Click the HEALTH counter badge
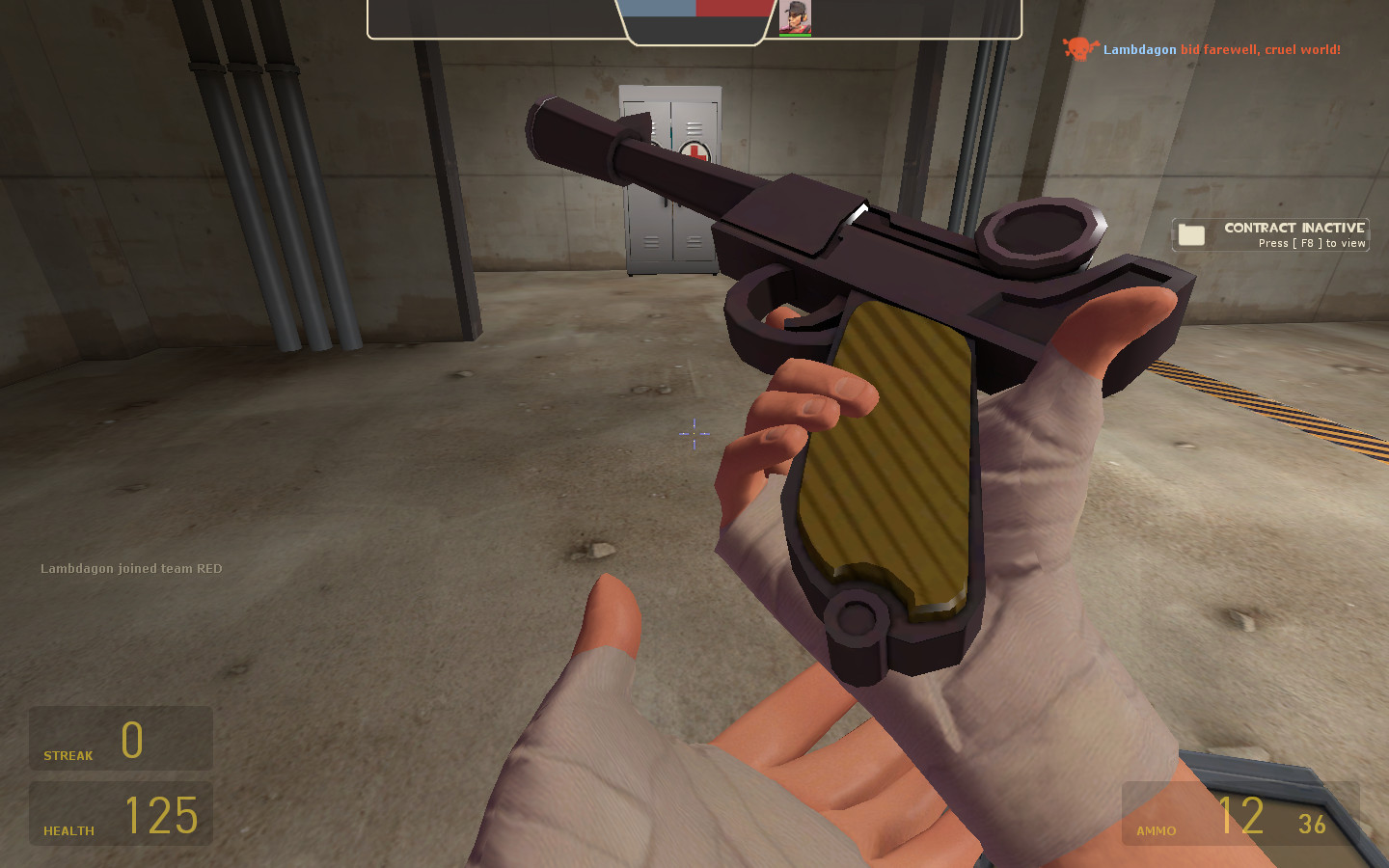 121,813
